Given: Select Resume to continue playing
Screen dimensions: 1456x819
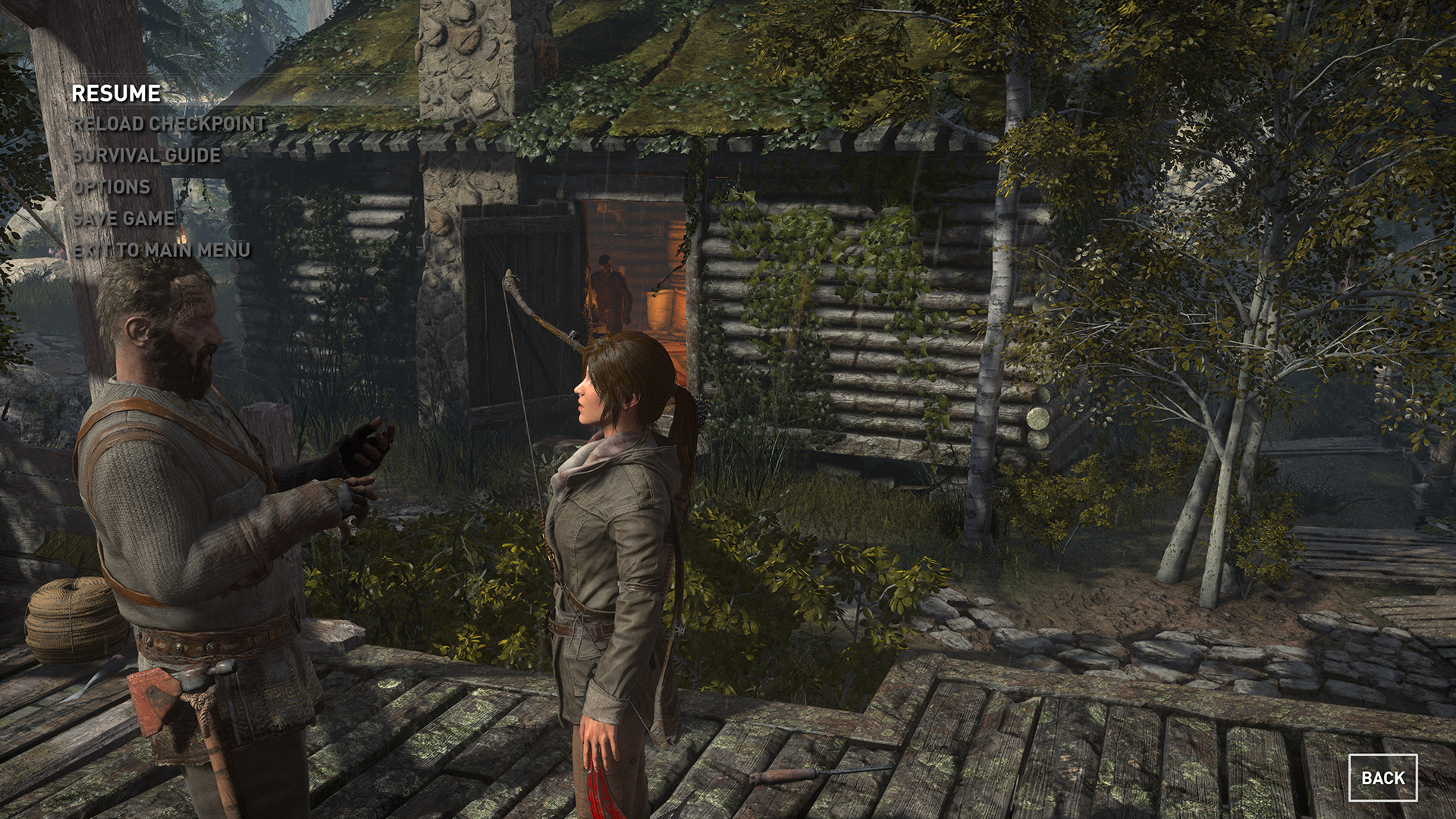Looking at the screenshot, I should 116,93.
